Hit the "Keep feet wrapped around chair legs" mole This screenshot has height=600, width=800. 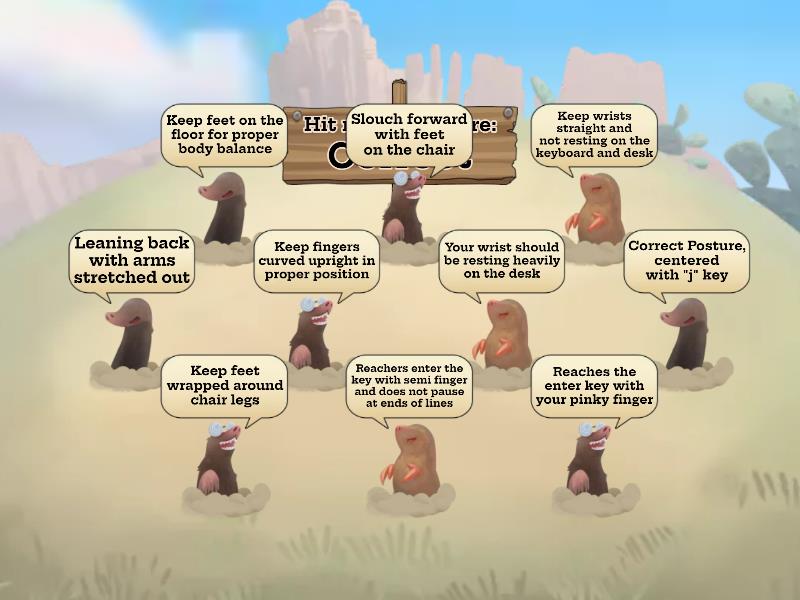[222, 458]
